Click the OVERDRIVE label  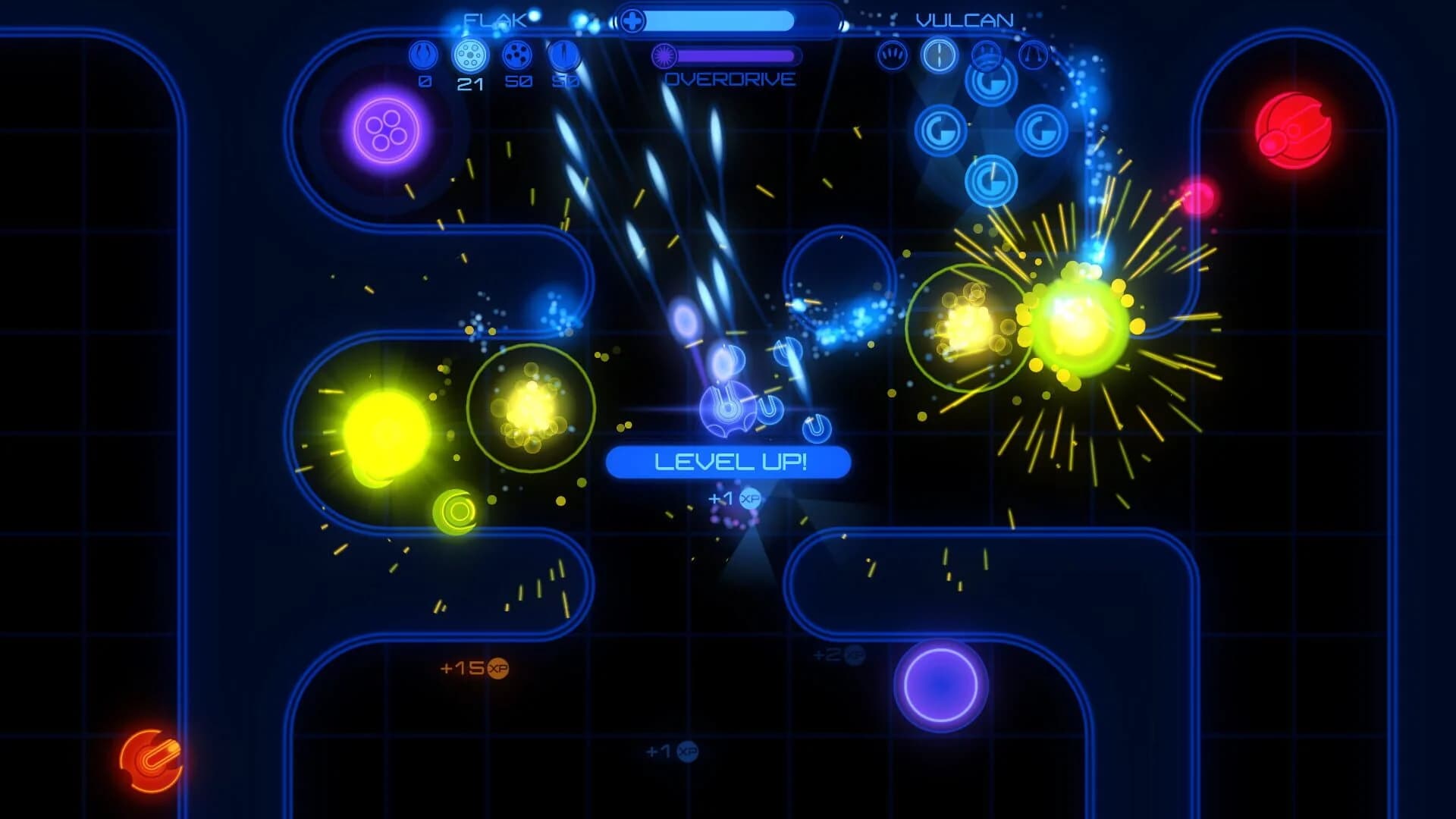(730, 78)
